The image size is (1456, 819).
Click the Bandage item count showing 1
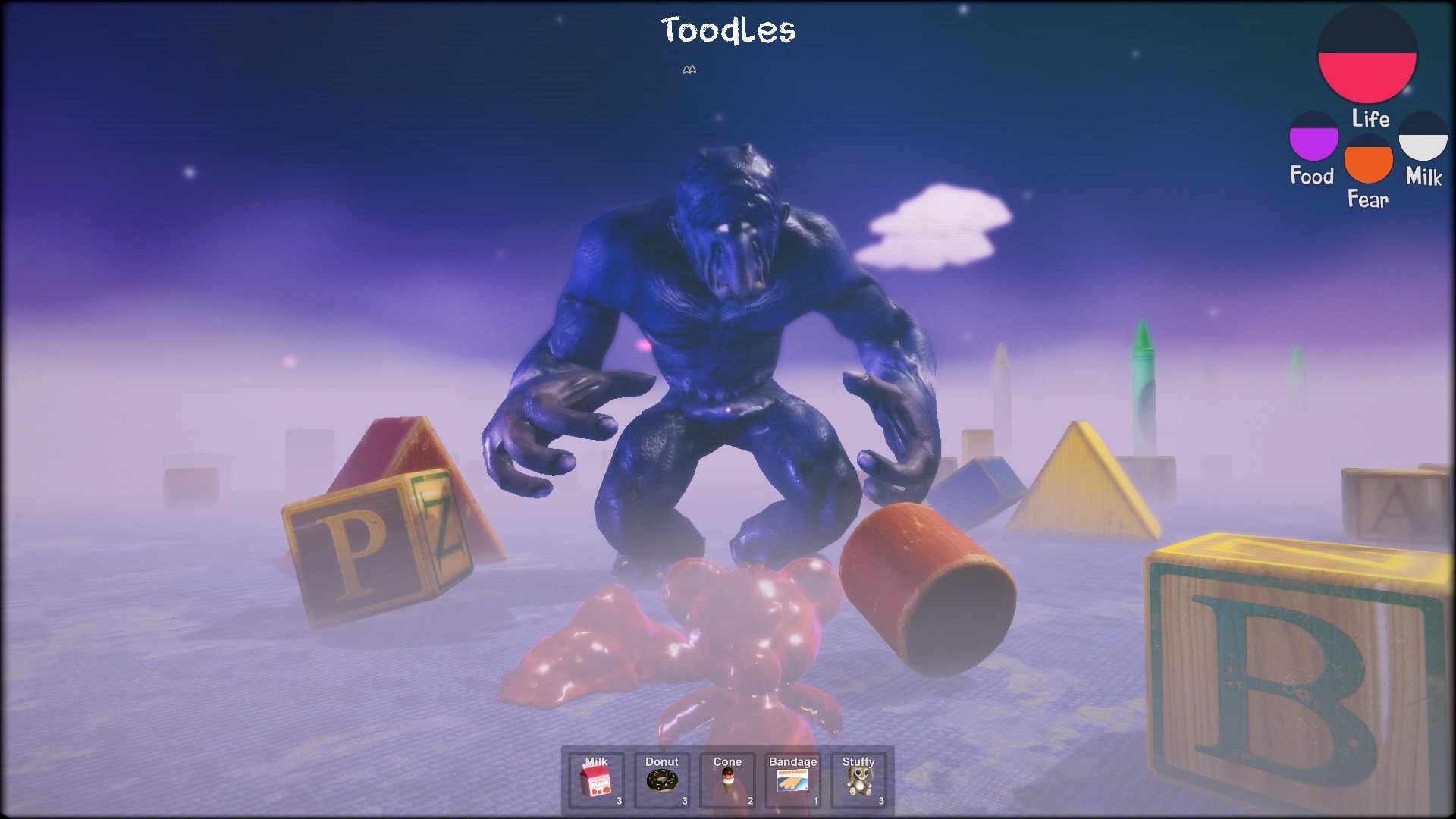814,800
